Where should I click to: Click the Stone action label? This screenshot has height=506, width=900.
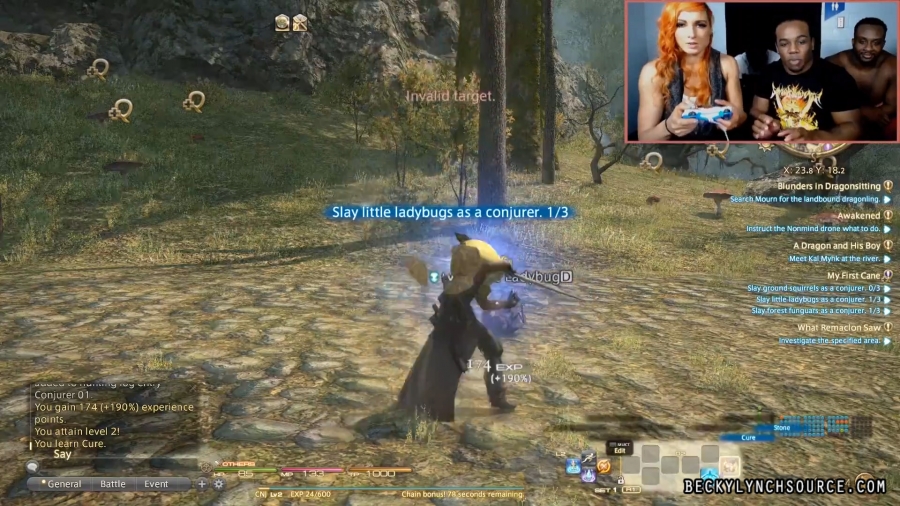tap(782, 427)
